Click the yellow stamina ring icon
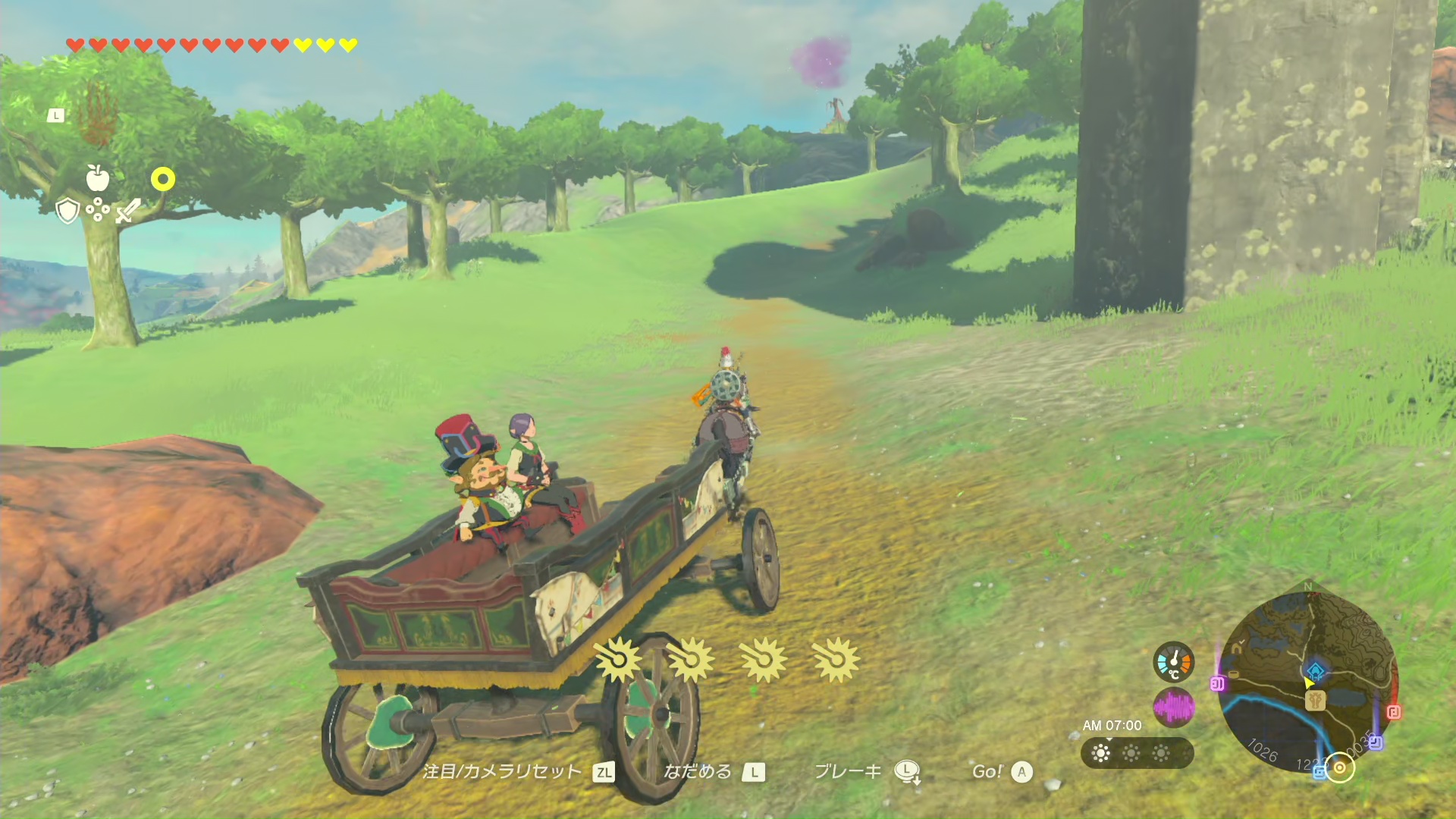This screenshot has width=1456, height=819. pyautogui.click(x=163, y=179)
